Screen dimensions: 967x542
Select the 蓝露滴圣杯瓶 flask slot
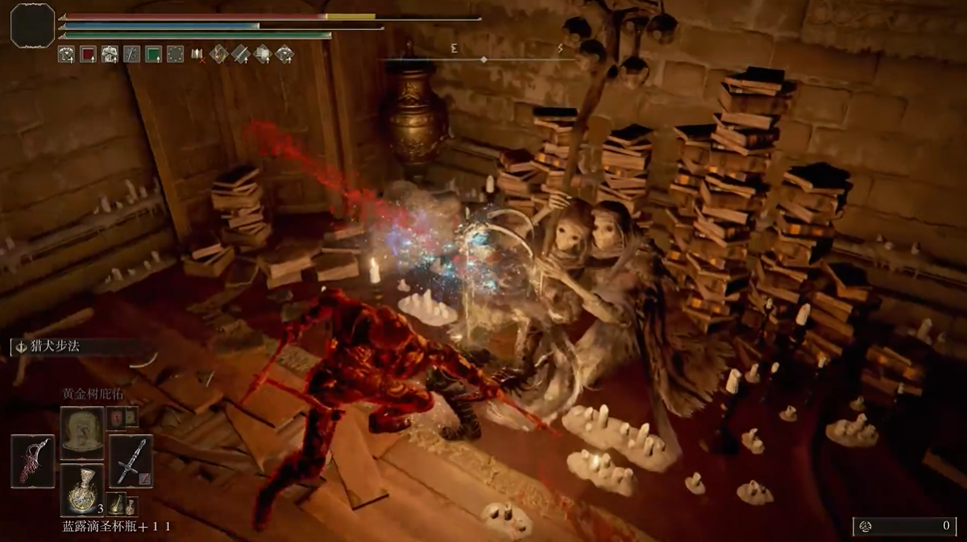(x=82, y=488)
